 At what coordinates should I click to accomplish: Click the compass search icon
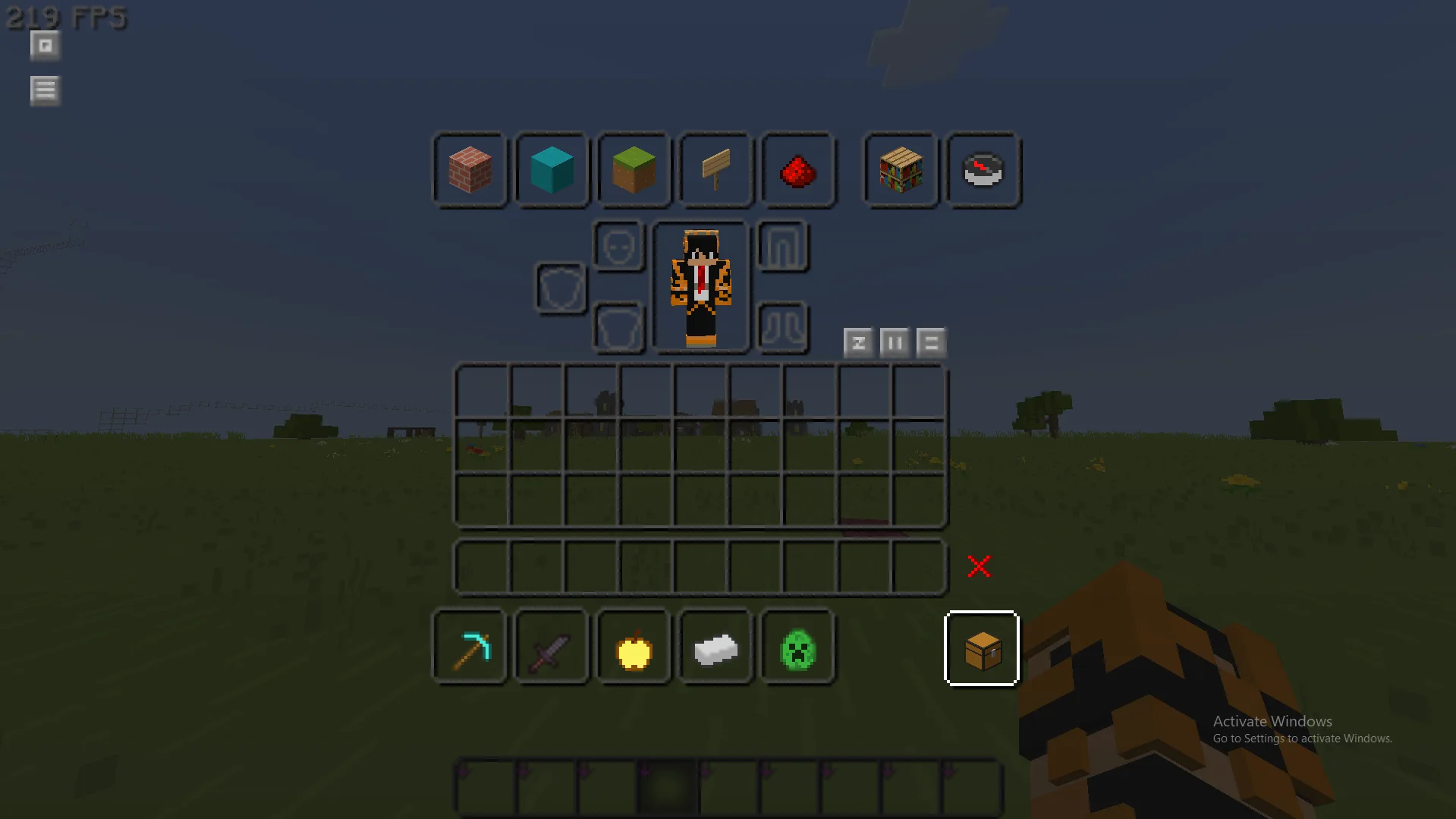pos(983,172)
